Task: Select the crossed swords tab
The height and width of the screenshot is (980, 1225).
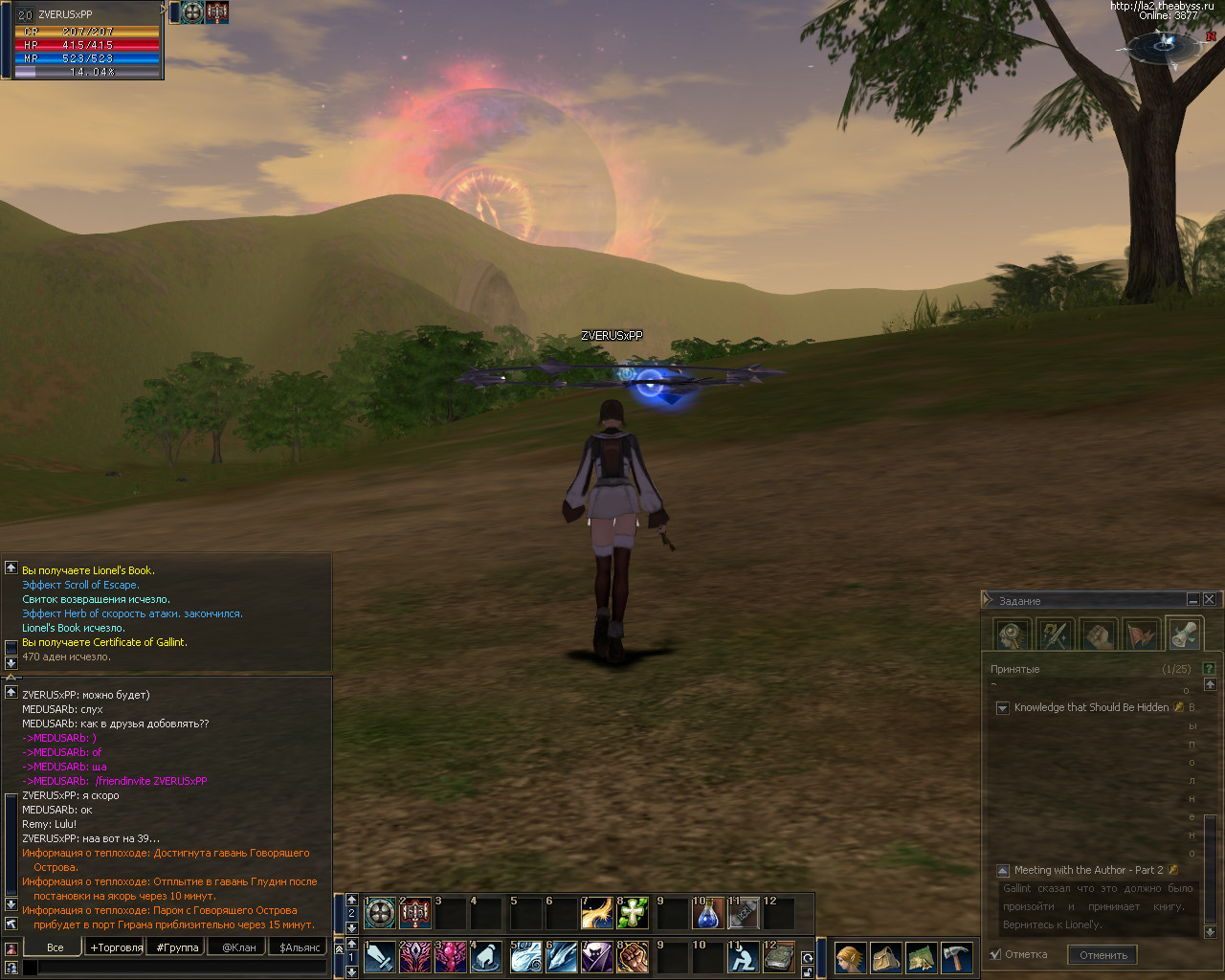Action: [1055, 634]
